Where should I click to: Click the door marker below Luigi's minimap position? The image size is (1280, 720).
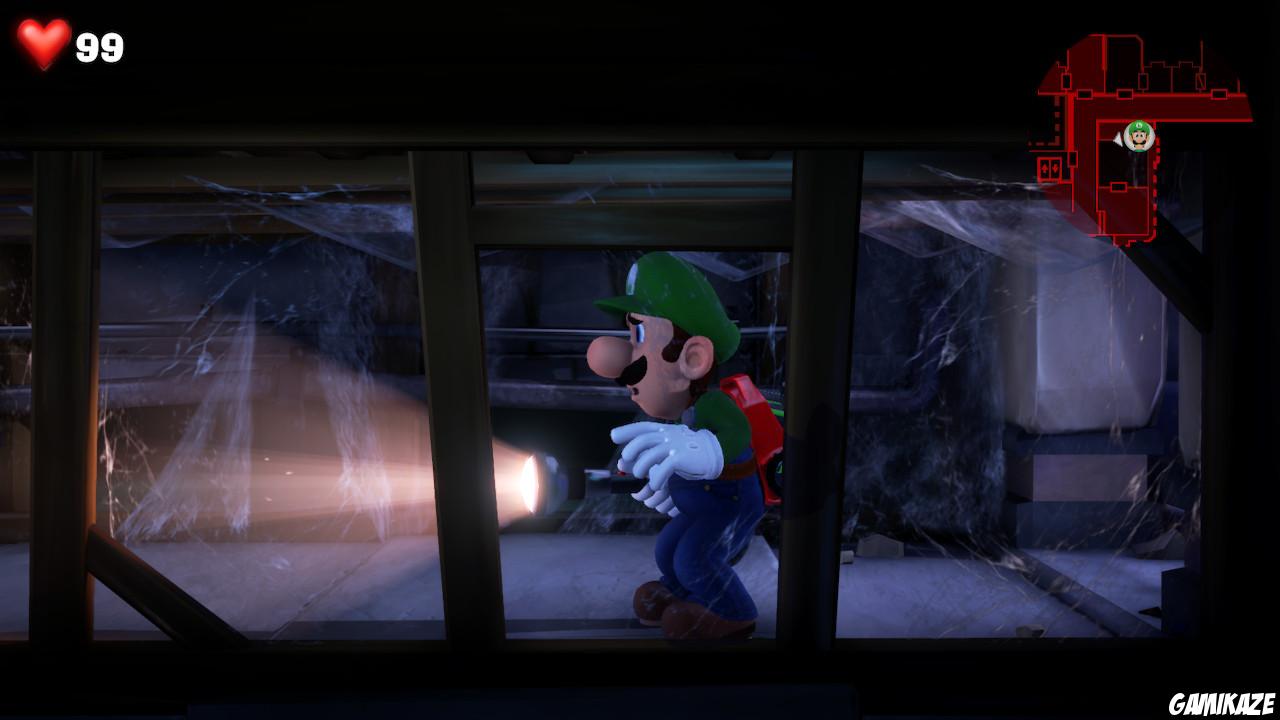[1118, 187]
